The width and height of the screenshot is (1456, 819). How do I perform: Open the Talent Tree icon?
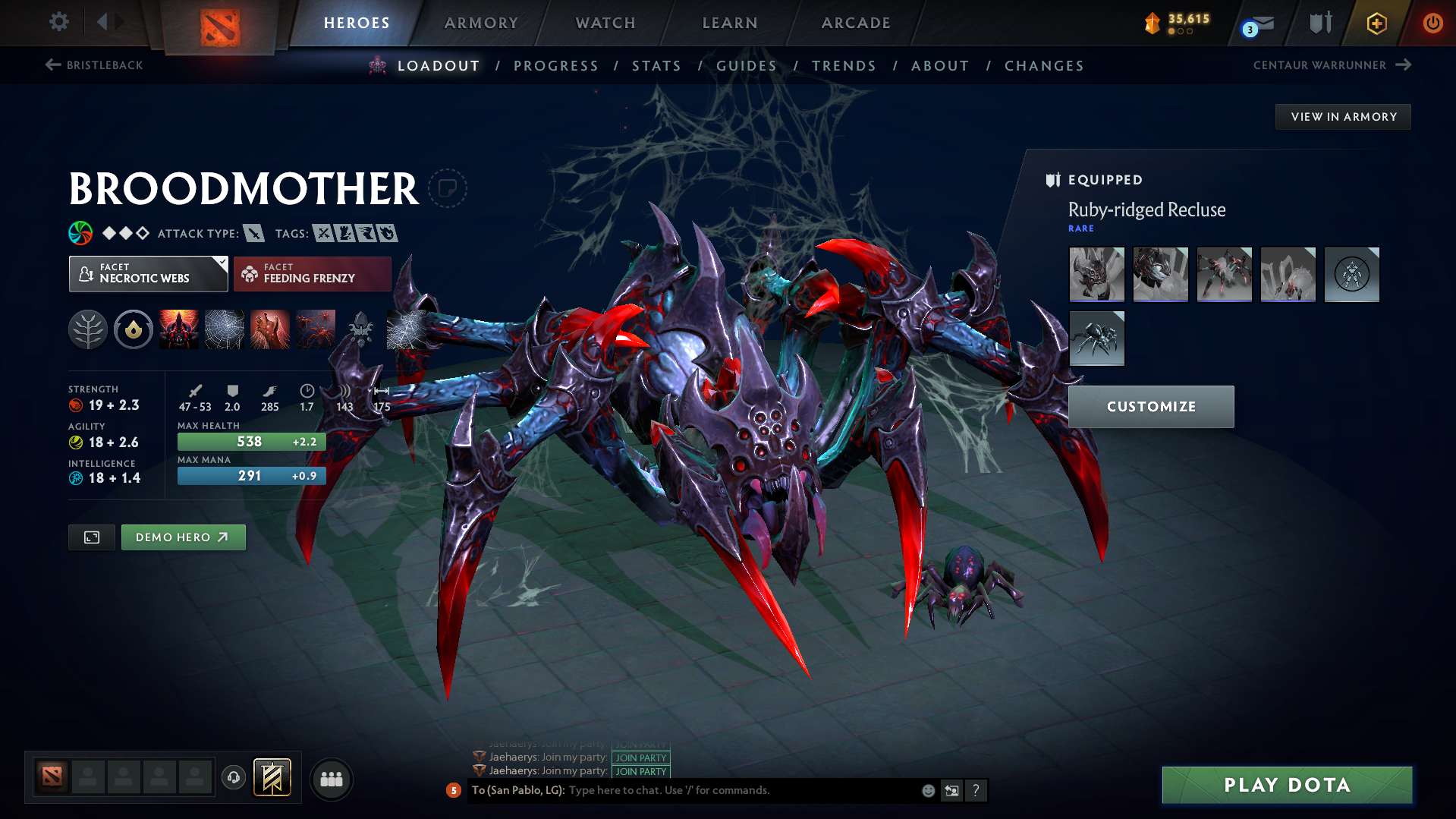[x=87, y=329]
